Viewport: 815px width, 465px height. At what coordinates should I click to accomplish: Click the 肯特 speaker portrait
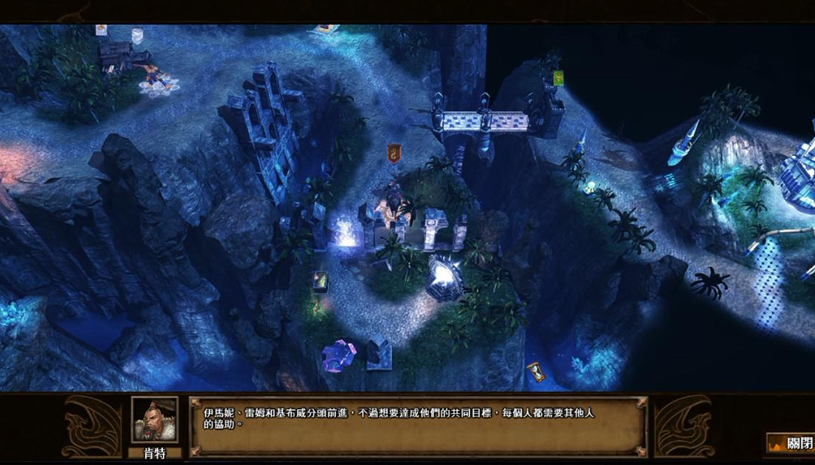(x=154, y=420)
